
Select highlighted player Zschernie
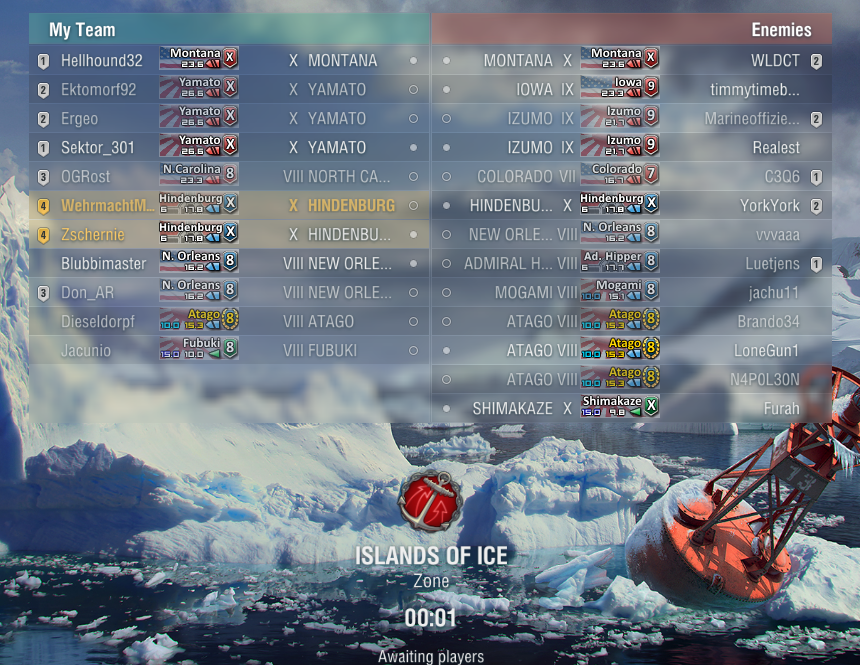tap(93, 235)
